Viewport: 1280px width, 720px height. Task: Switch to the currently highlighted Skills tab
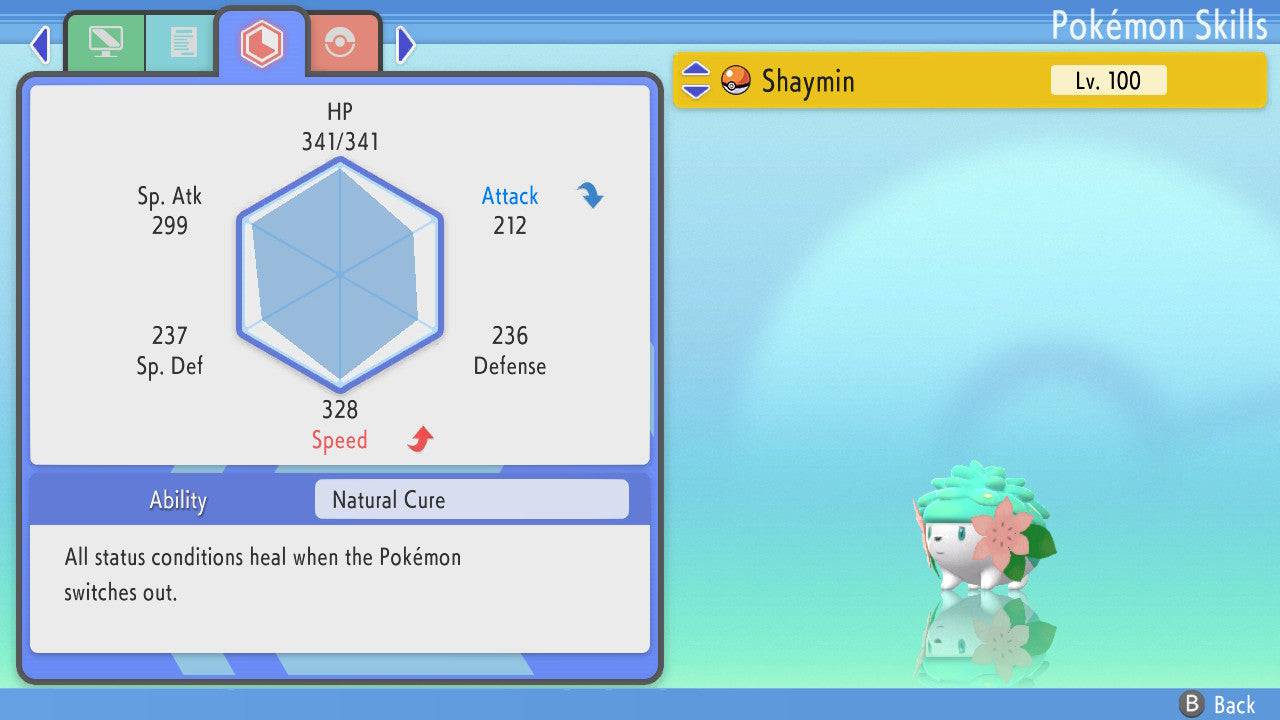click(x=262, y=42)
